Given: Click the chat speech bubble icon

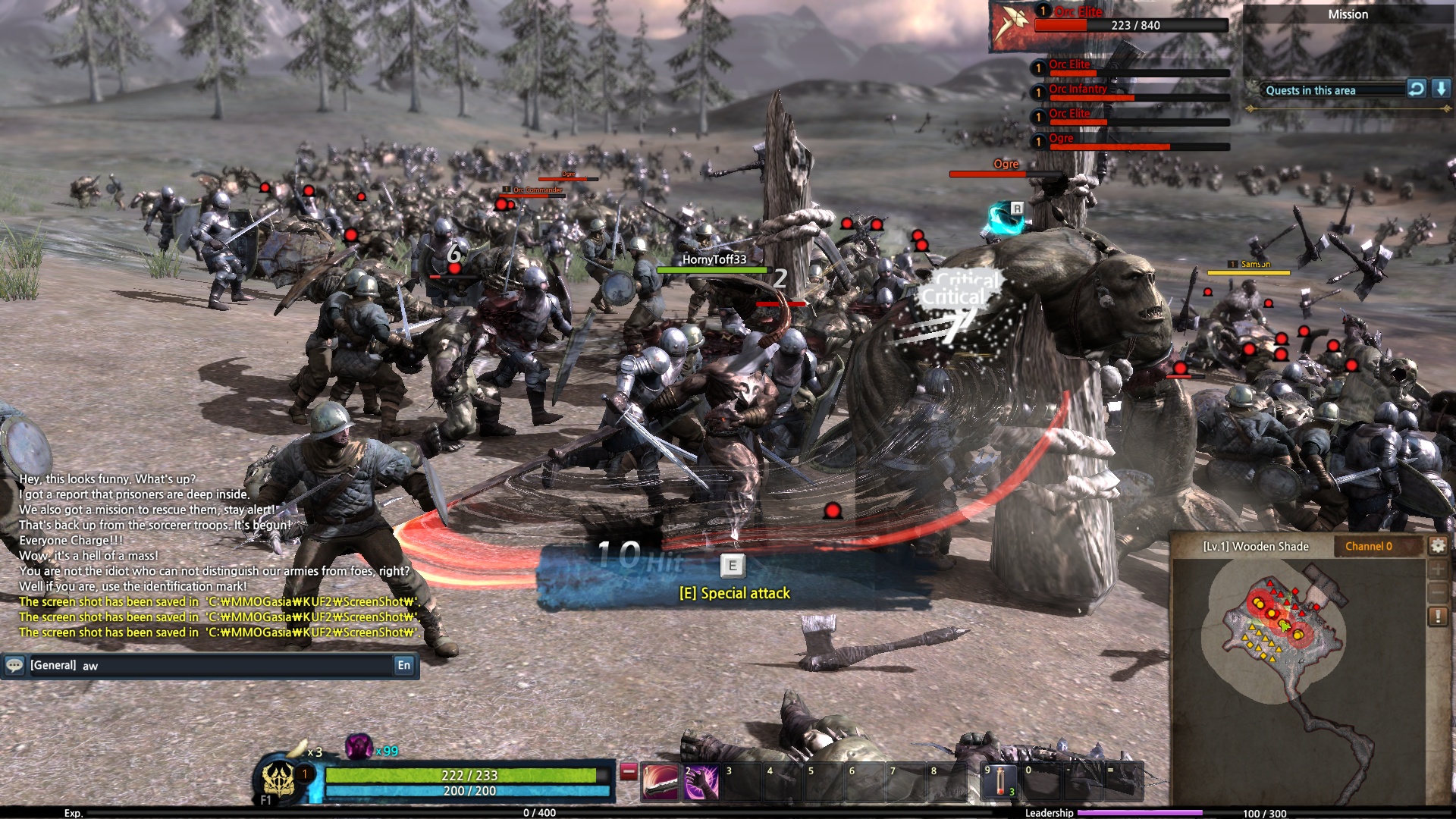Looking at the screenshot, I should tap(14, 666).
